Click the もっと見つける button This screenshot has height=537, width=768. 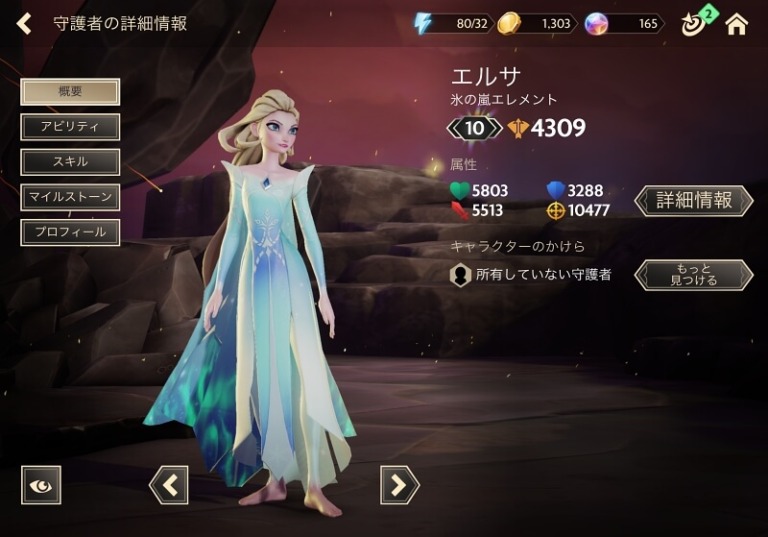694,275
